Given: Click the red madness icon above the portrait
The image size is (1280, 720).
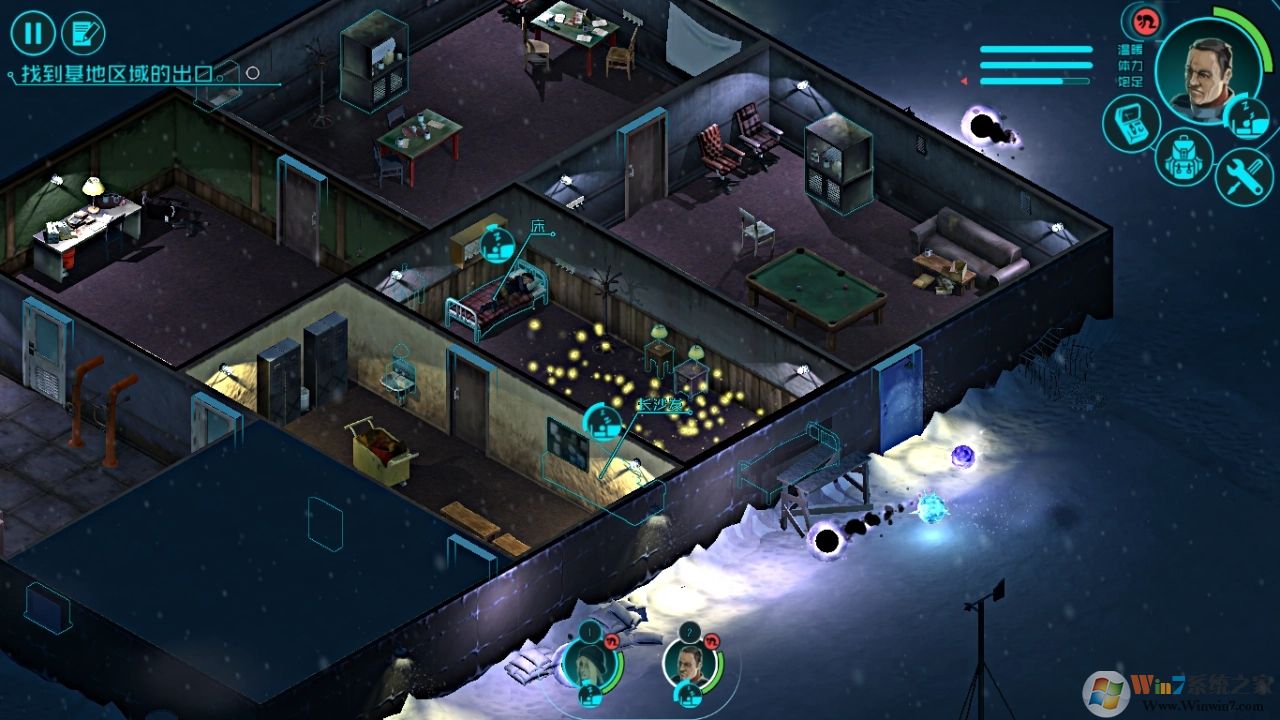Looking at the screenshot, I should tap(1146, 22).
